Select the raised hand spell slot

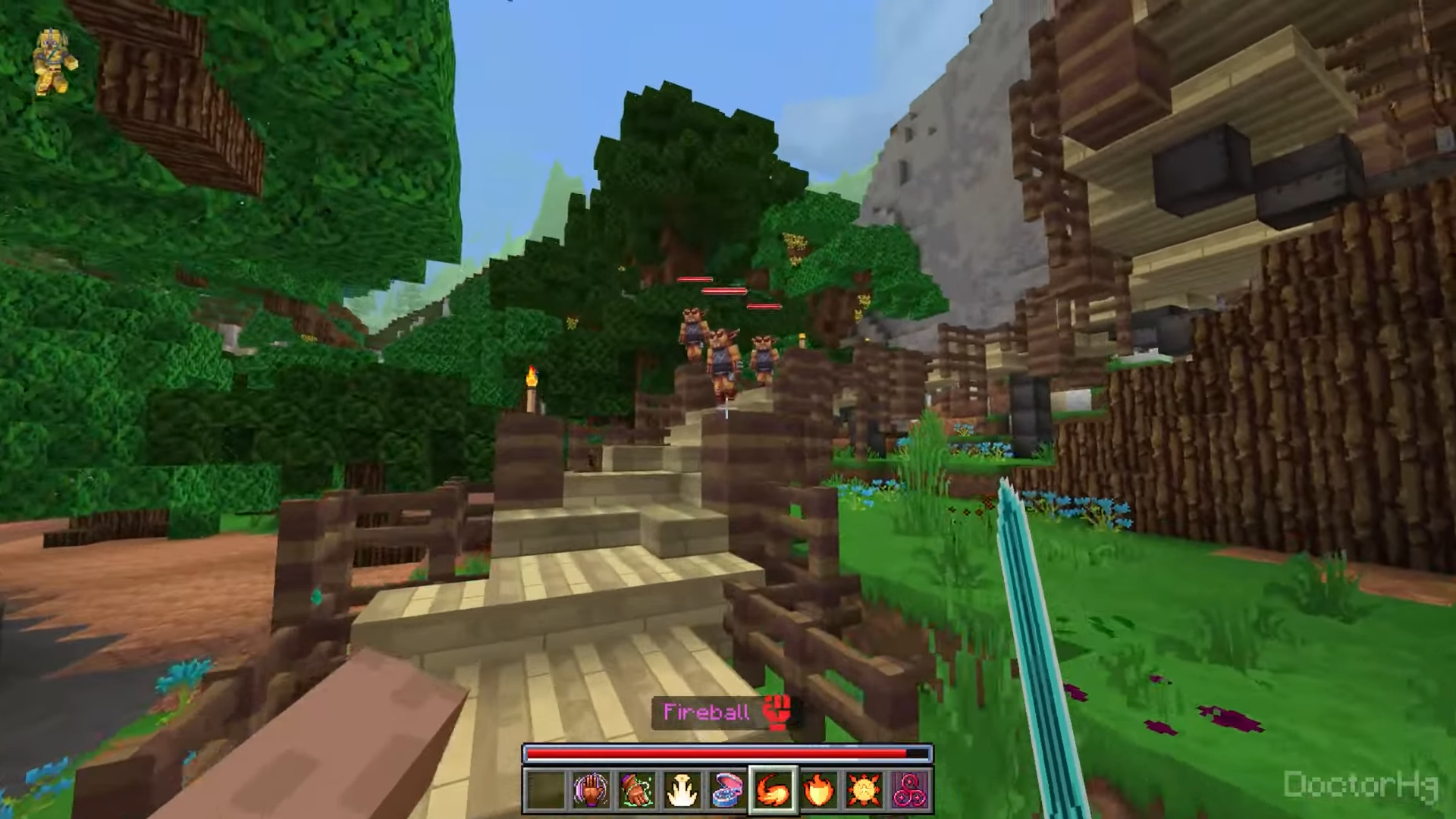(591, 790)
